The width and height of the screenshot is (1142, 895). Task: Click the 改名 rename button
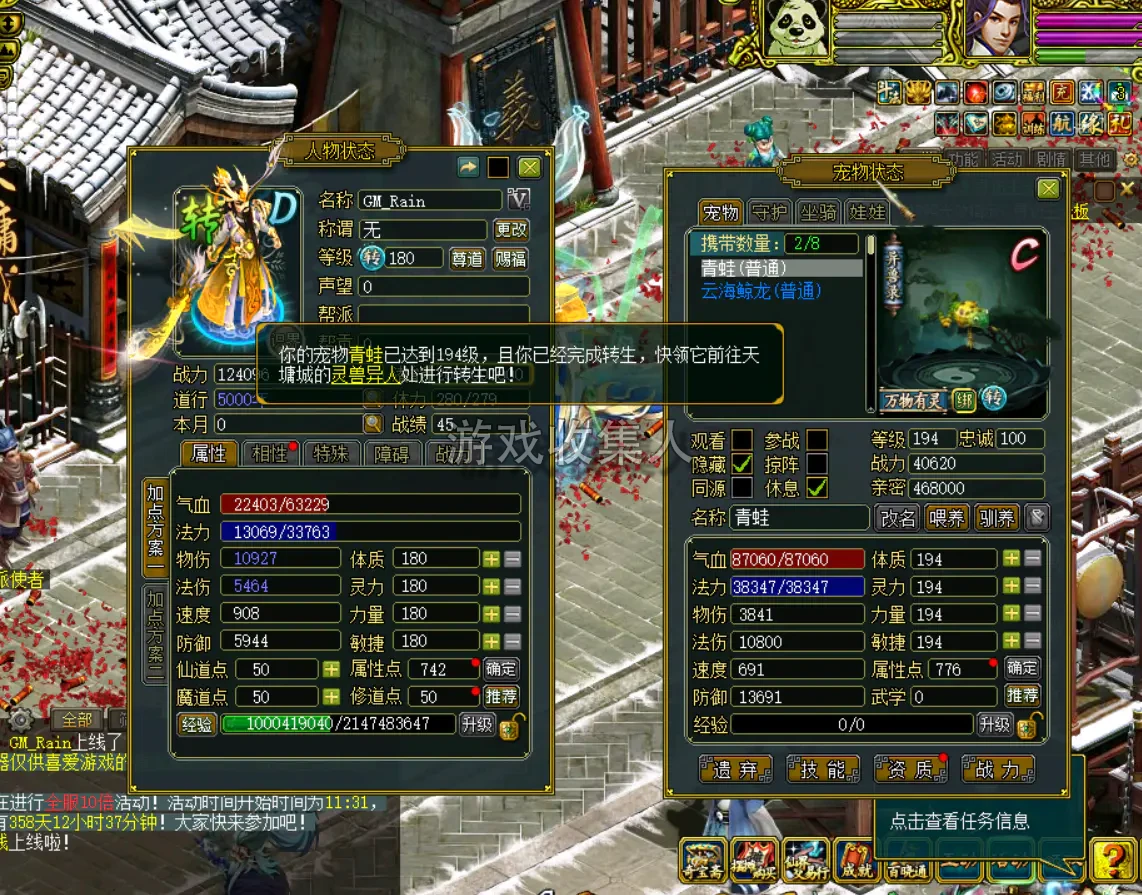pyautogui.click(x=897, y=518)
